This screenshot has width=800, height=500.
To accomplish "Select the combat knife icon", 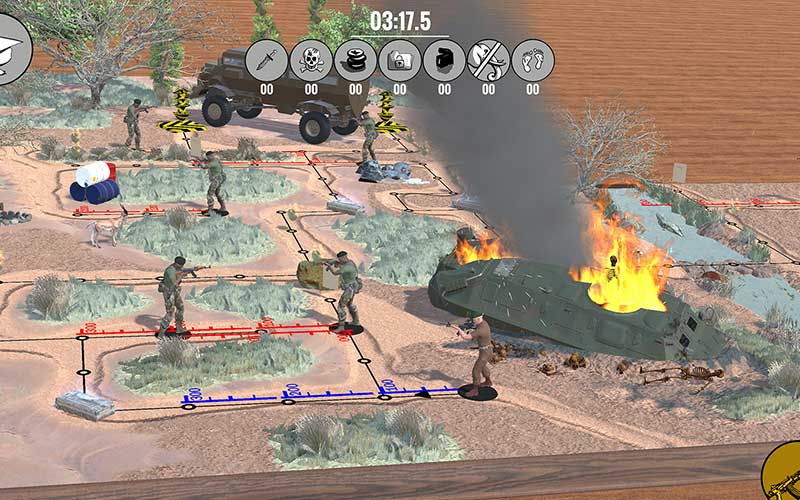I will (x=267, y=60).
